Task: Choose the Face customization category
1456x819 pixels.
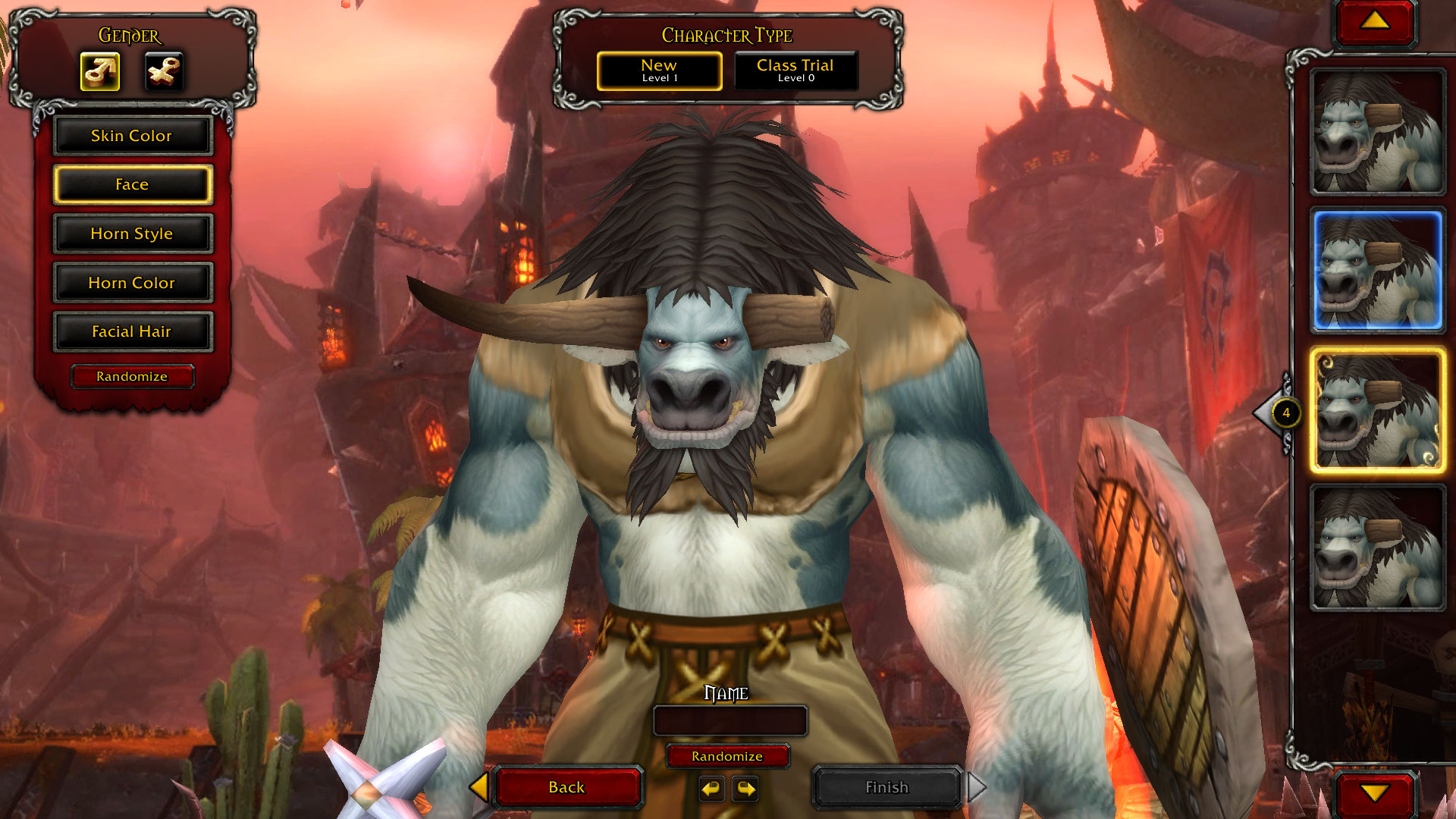Action: click(132, 185)
